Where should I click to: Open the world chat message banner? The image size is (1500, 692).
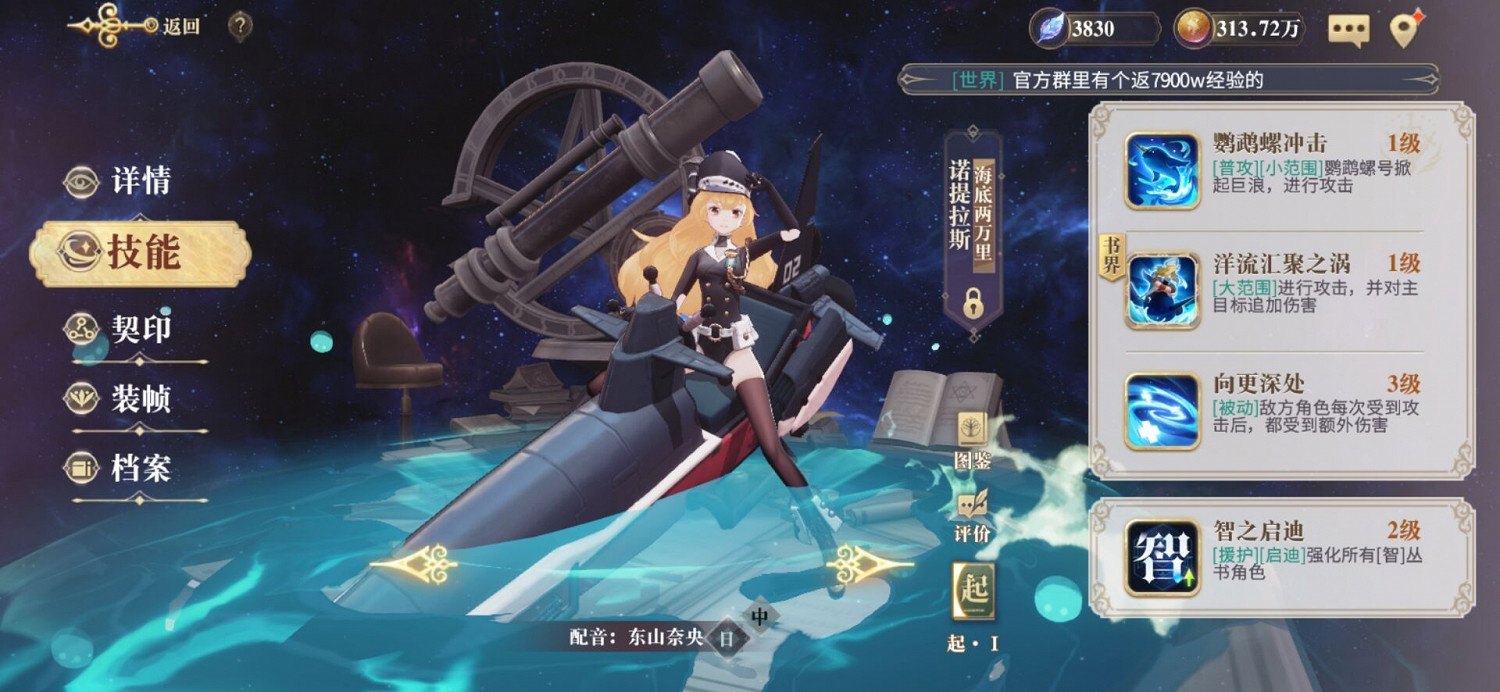tap(1168, 80)
